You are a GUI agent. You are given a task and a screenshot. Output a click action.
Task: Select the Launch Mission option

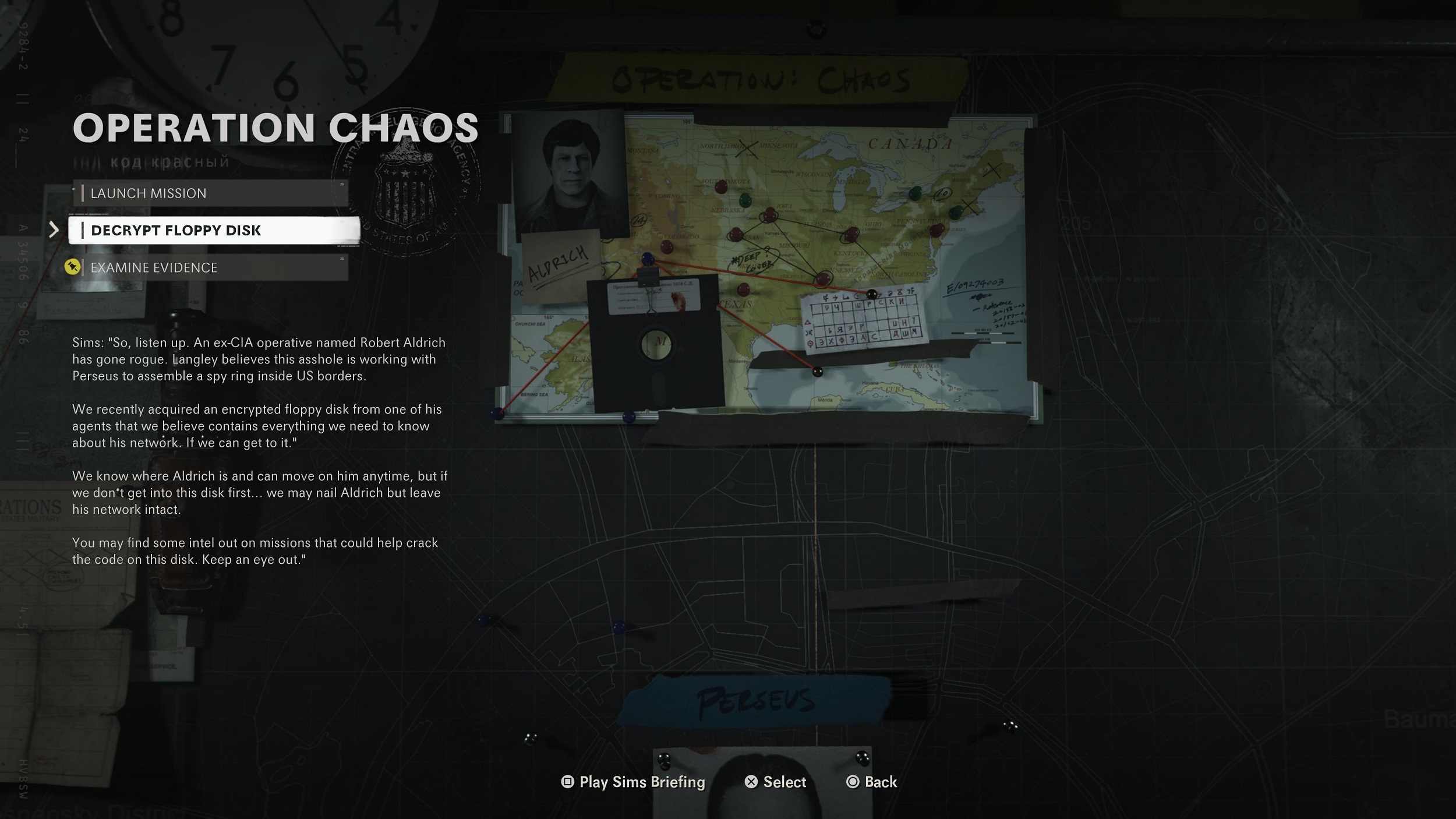click(210, 193)
